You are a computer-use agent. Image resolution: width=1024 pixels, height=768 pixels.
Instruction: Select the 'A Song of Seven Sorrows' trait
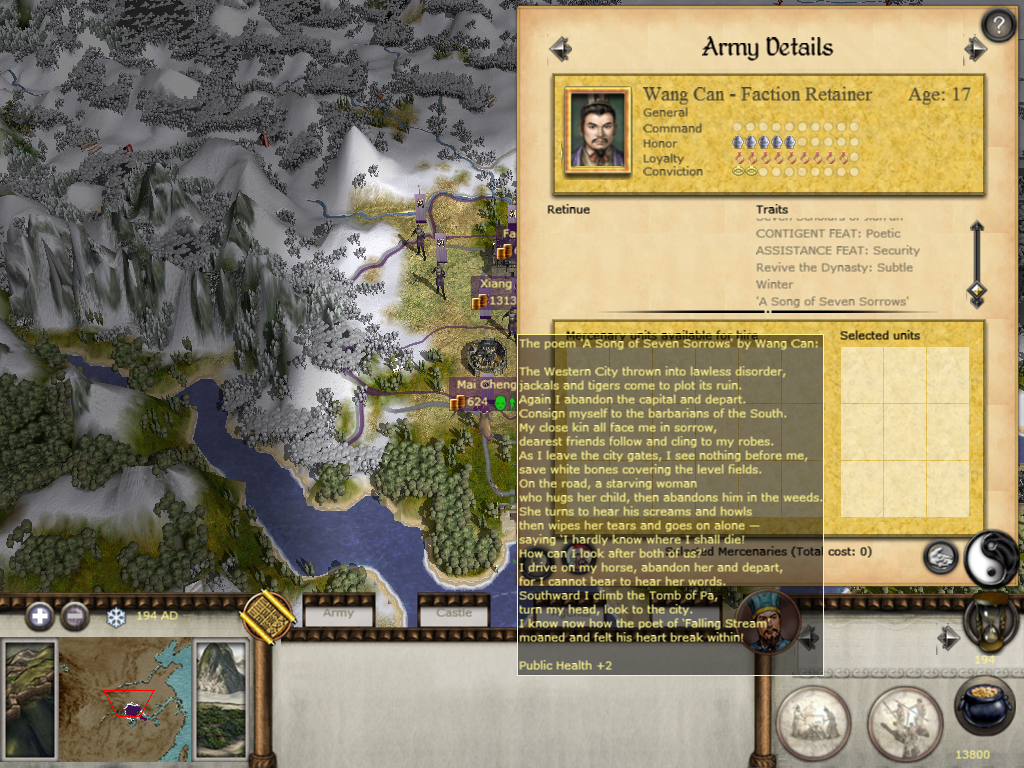coord(832,301)
